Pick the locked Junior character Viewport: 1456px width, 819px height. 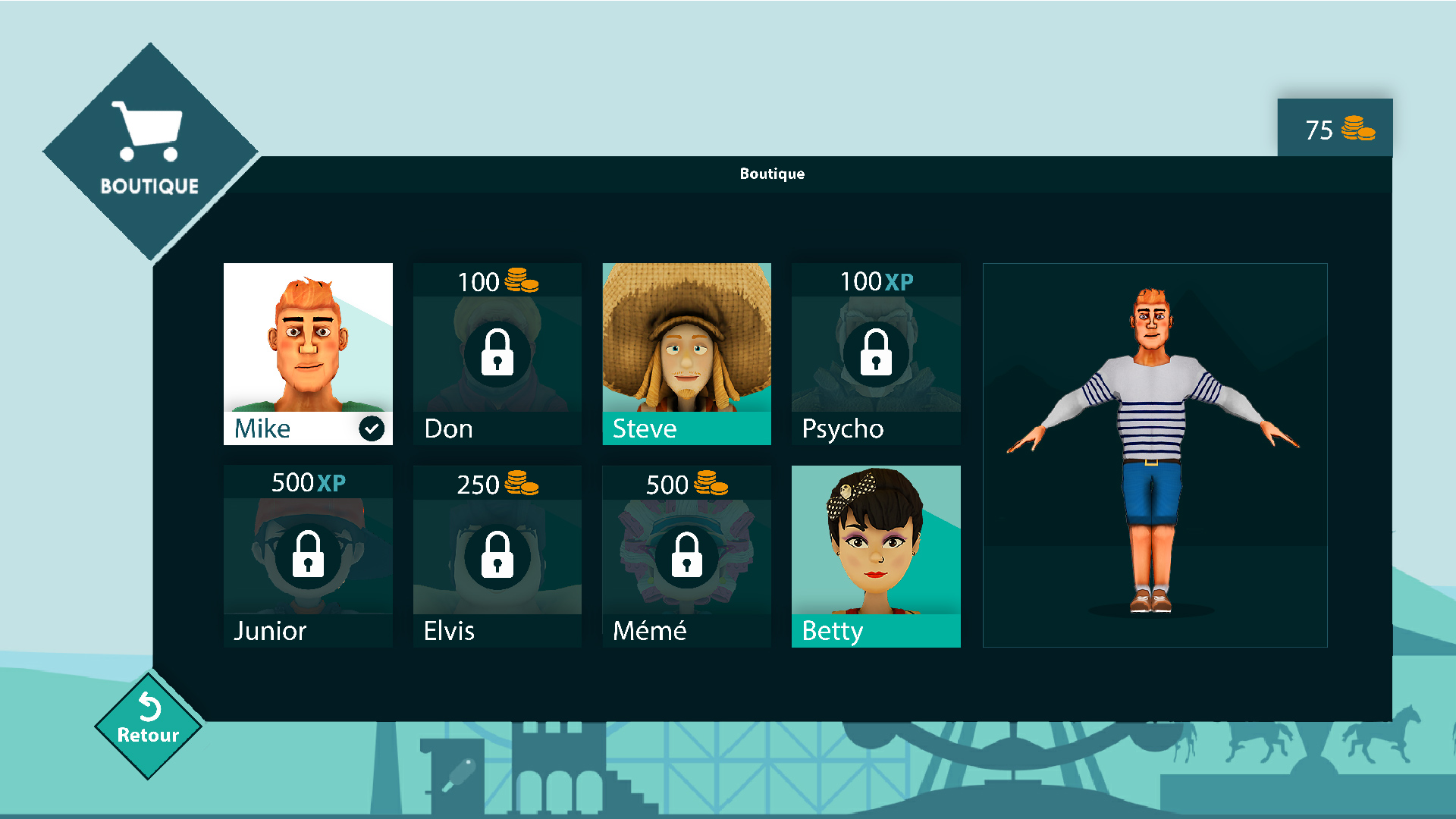click(x=308, y=556)
